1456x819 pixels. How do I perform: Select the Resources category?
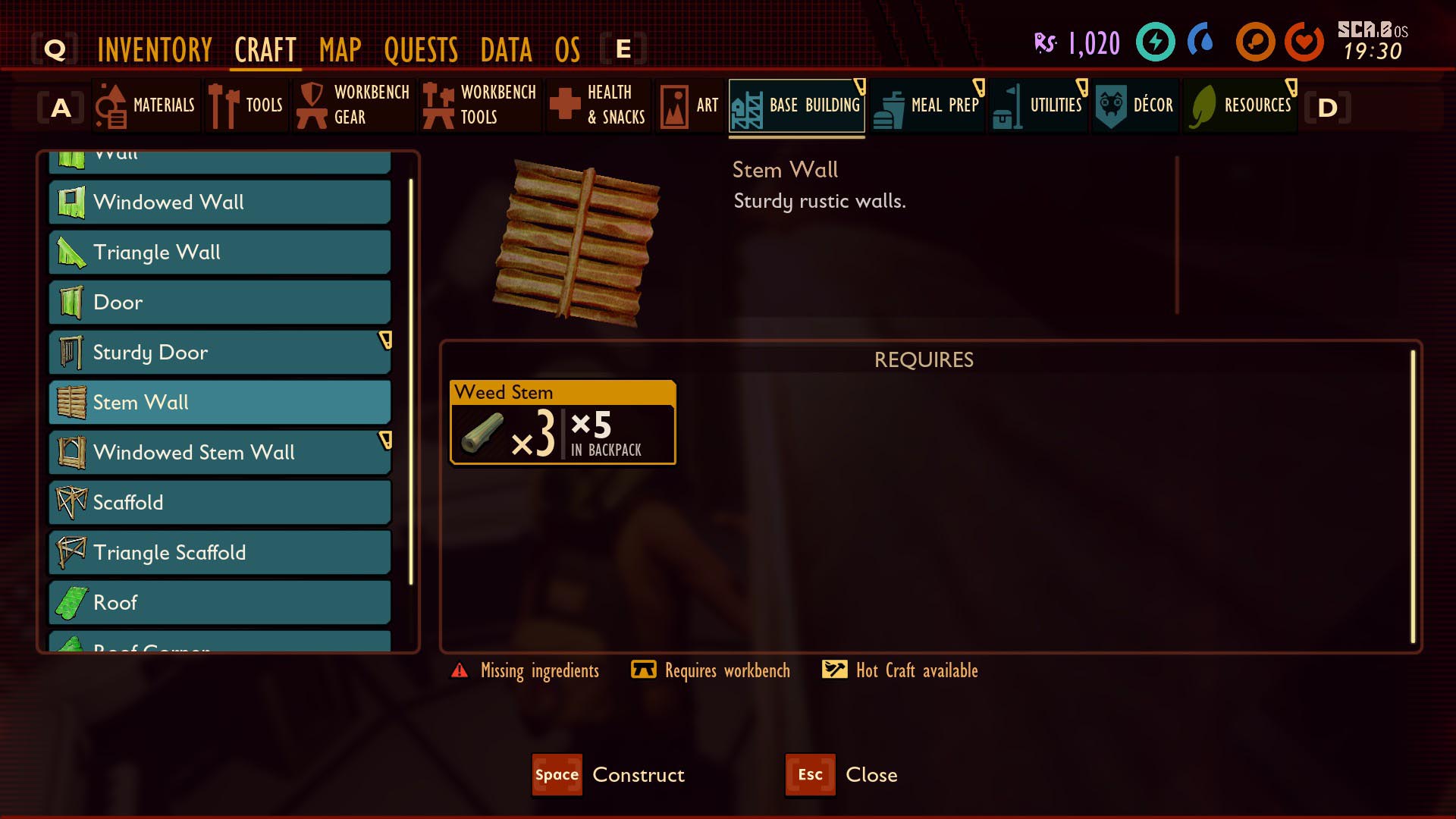[1241, 105]
